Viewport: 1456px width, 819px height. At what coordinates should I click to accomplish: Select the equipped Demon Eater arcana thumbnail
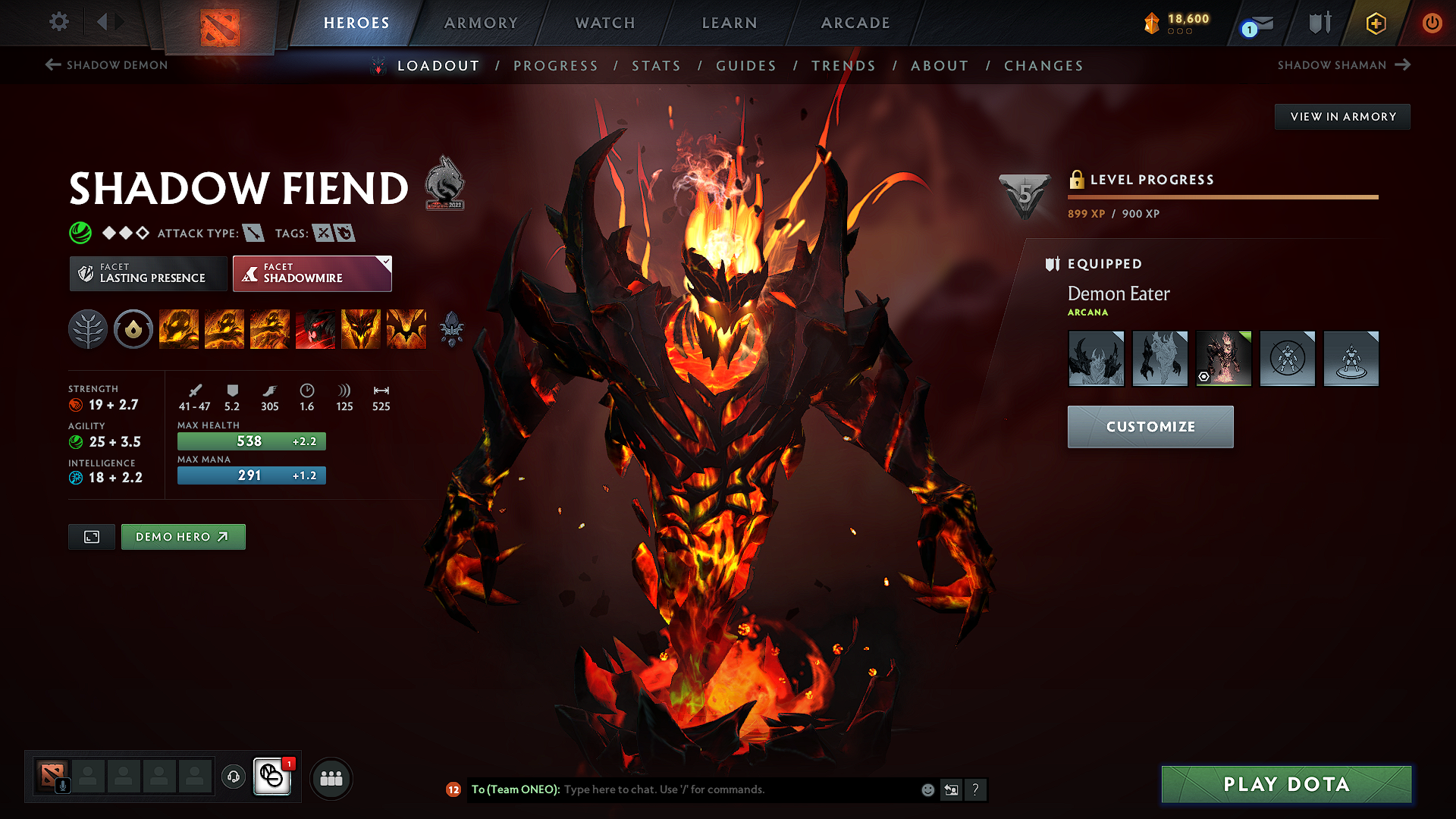pos(1223,358)
